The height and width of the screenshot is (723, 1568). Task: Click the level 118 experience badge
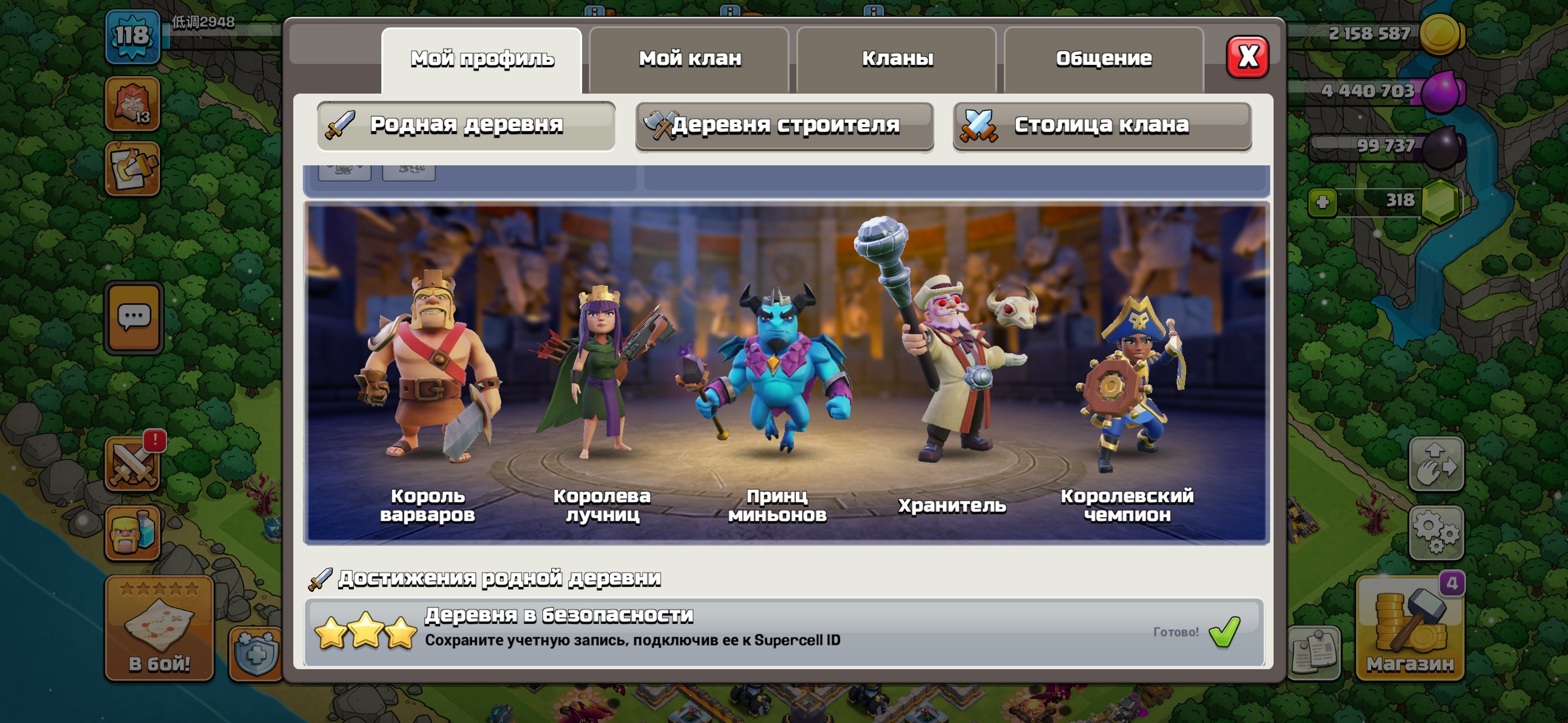point(133,36)
